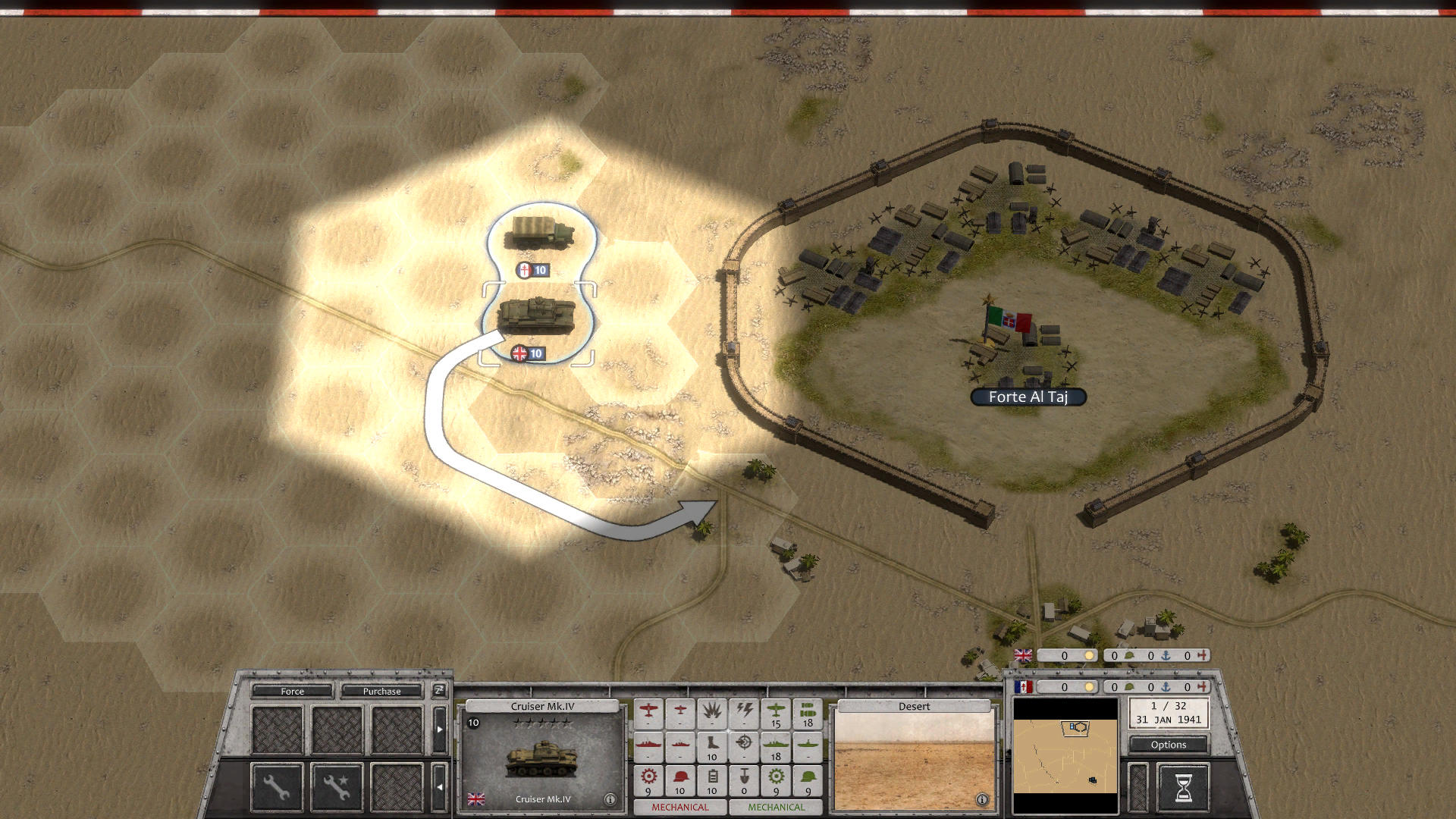The width and height of the screenshot is (1456, 819).
Task: Toggle the green MECHANICAL defense trait label
Action: (777, 806)
